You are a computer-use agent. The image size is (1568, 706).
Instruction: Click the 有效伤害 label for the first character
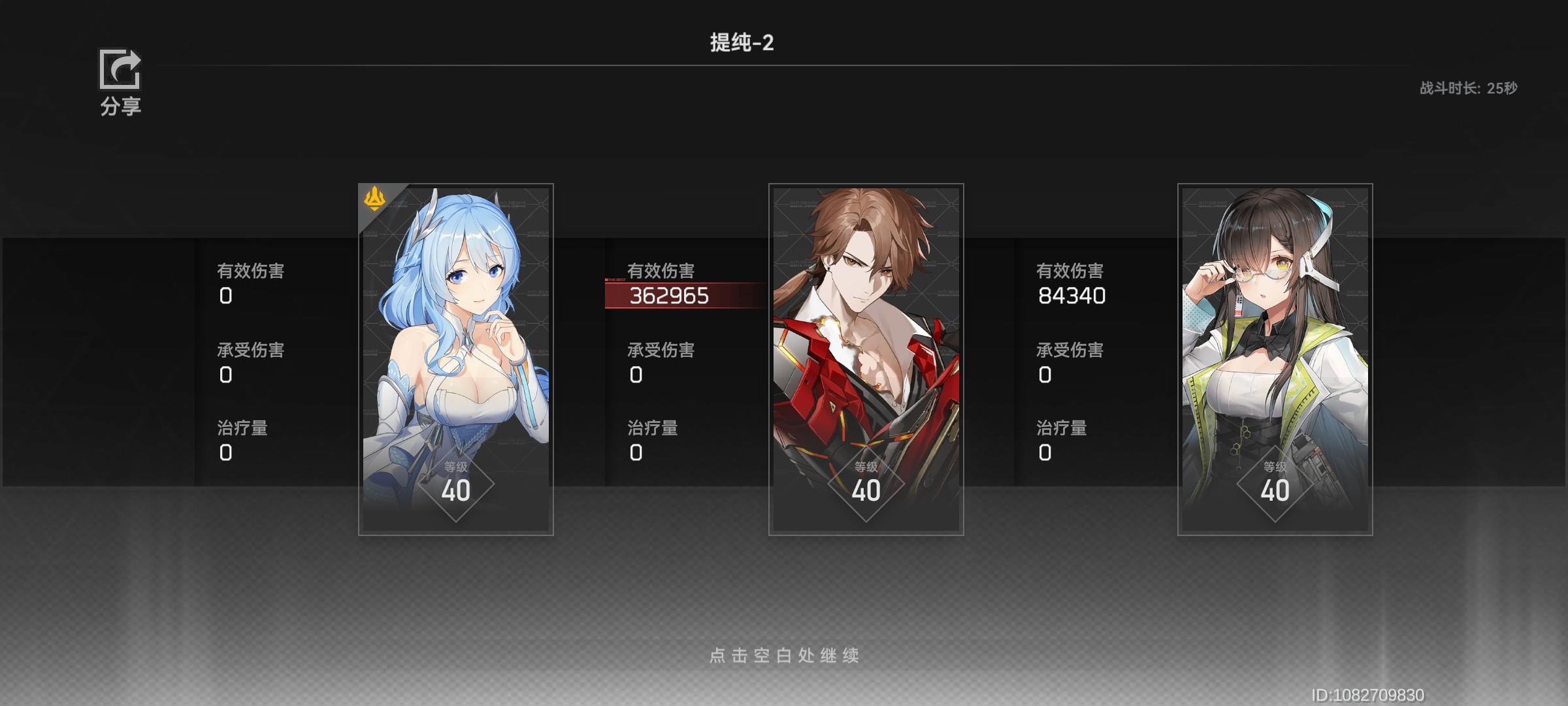click(252, 270)
